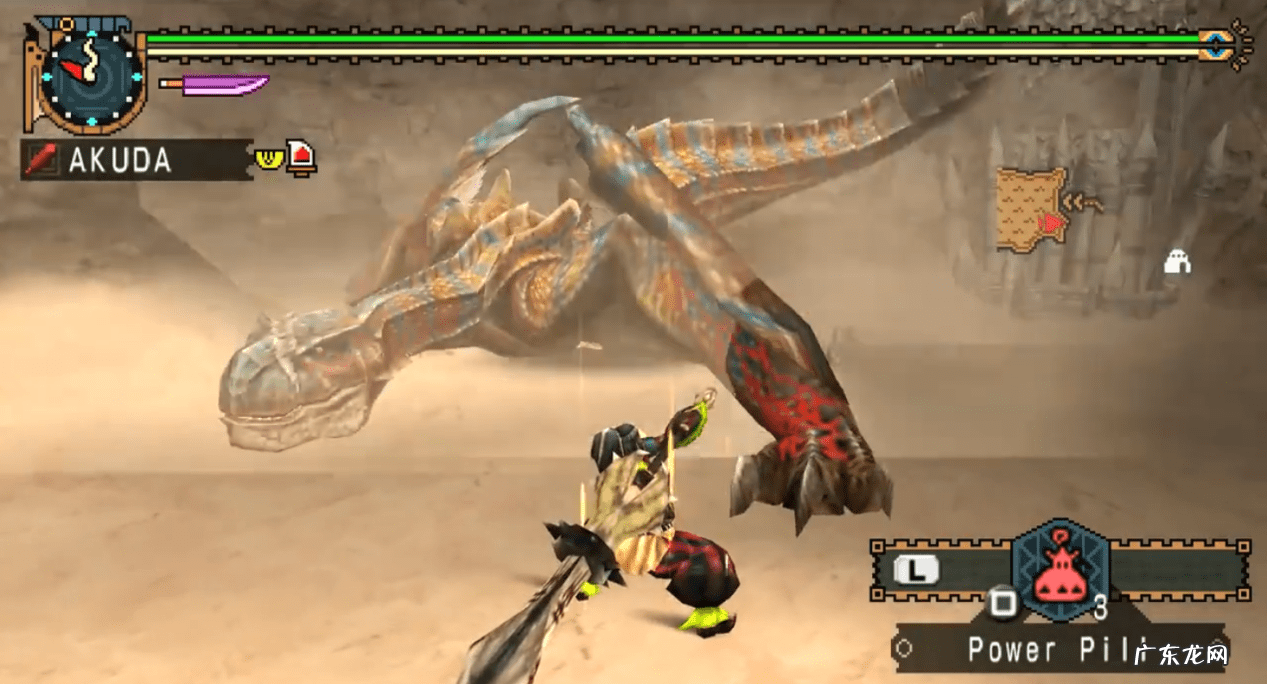Click the quest timer clock
This screenshot has width=1267, height=684.
(91, 77)
